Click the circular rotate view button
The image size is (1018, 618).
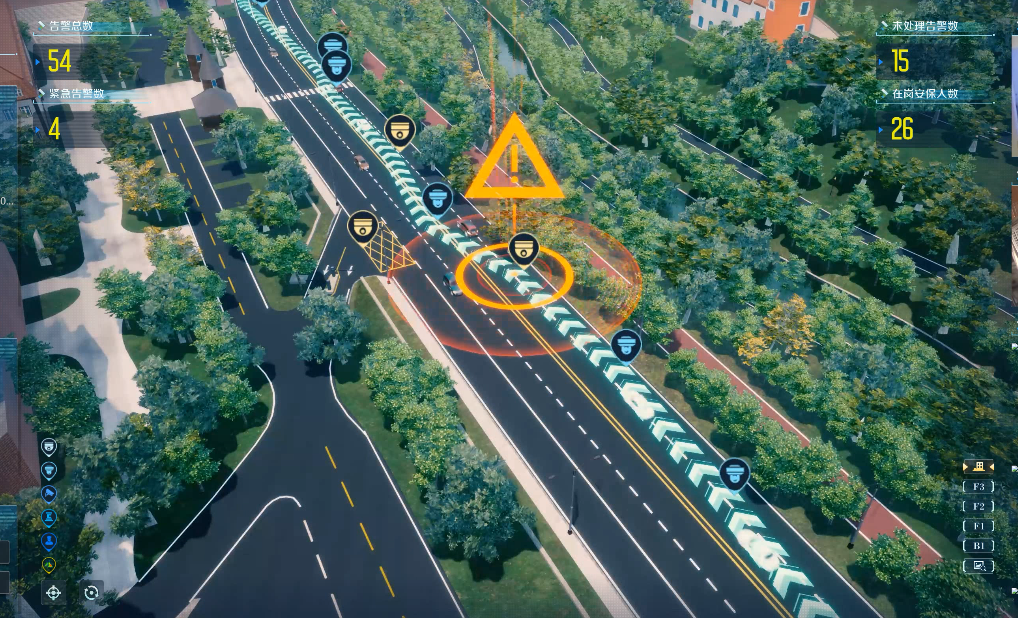pos(92,592)
